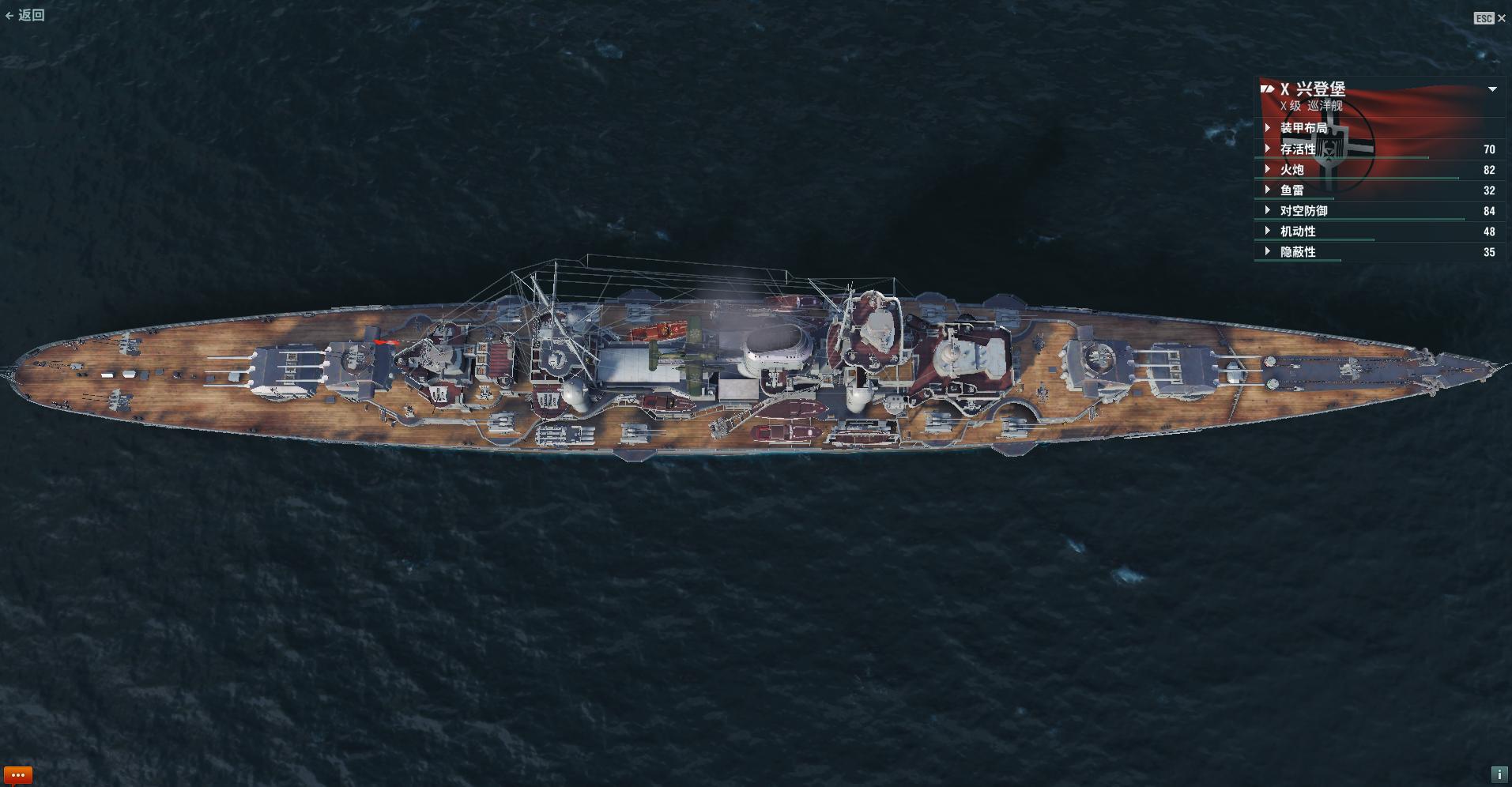Expand the 存活性 survivability section
The width and height of the screenshot is (1512, 787).
(x=1297, y=149)
